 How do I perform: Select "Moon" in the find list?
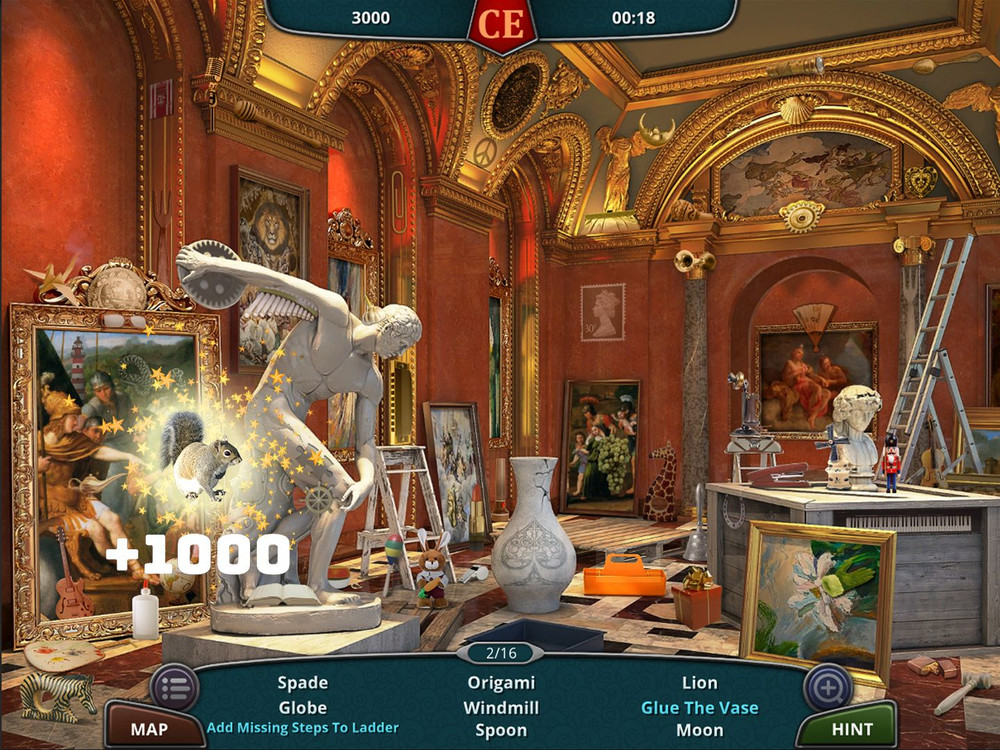(x=700, y=730)
